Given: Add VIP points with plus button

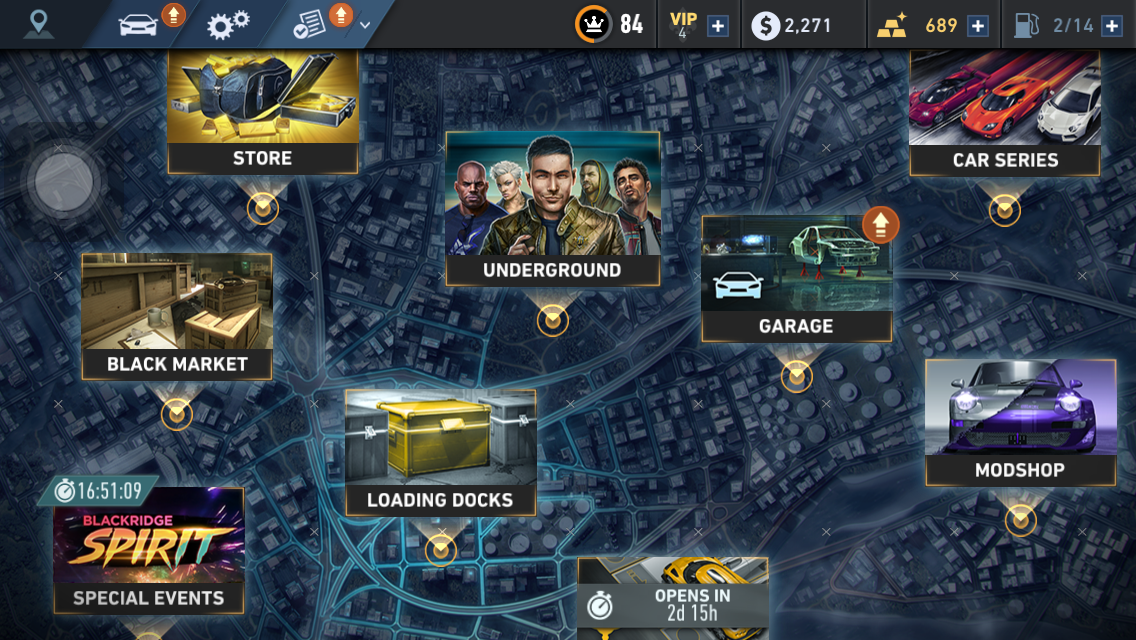Looking at the screenshot, I should pos(718,26).
